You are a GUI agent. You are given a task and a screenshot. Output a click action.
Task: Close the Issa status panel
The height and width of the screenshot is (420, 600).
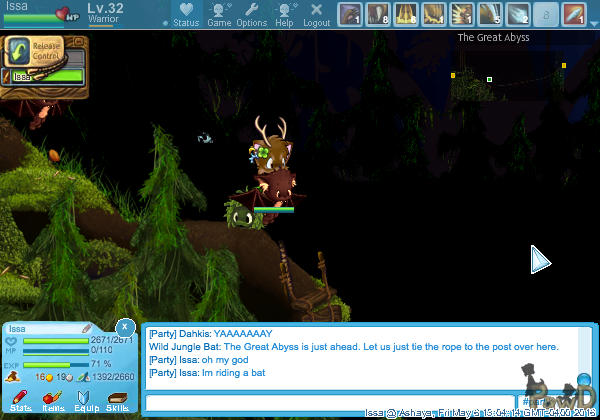pyautogui.click(x=124, y=327)
